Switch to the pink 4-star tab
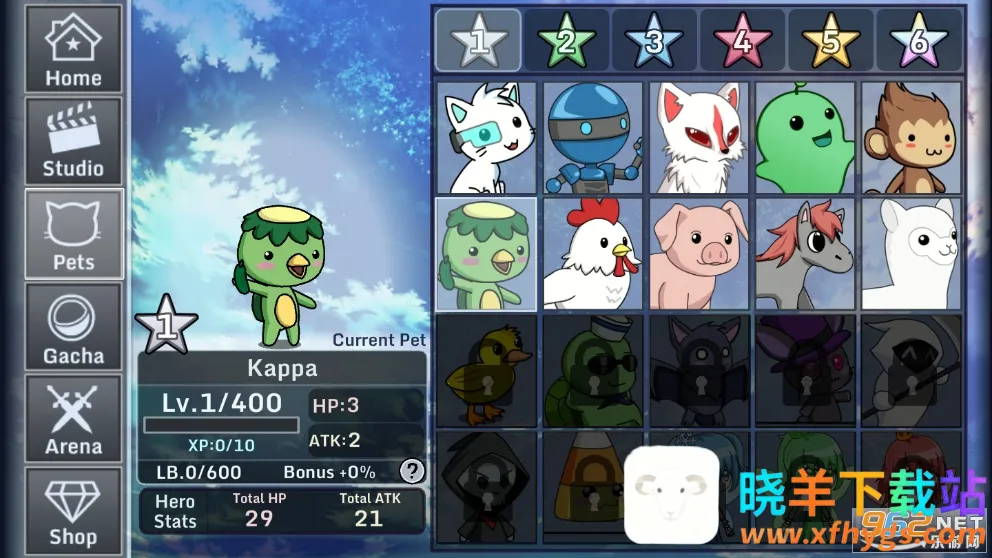The height and width of the screenshot is (558, 992). 742,41
